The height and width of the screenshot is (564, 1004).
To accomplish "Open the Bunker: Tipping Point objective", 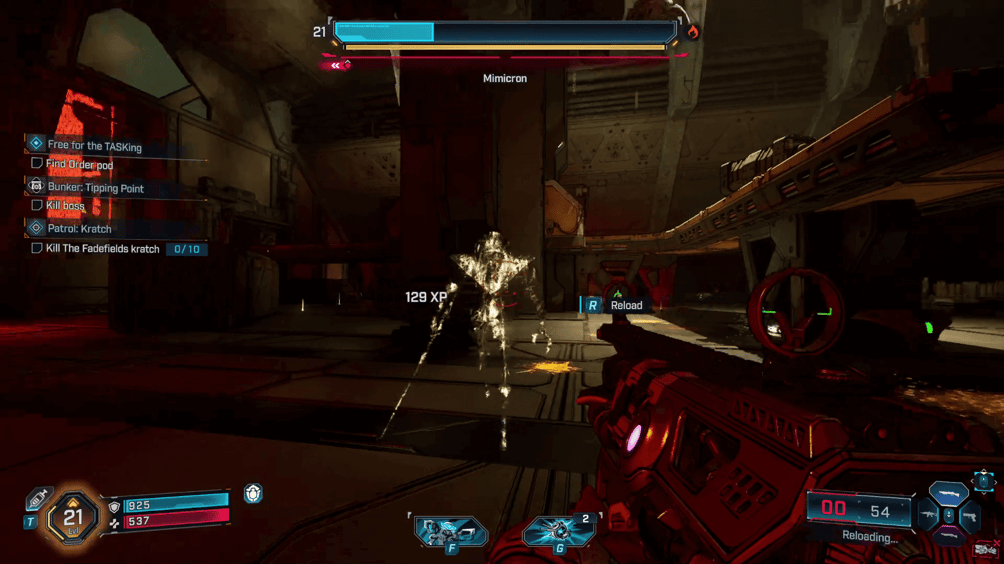I will 95,187.
